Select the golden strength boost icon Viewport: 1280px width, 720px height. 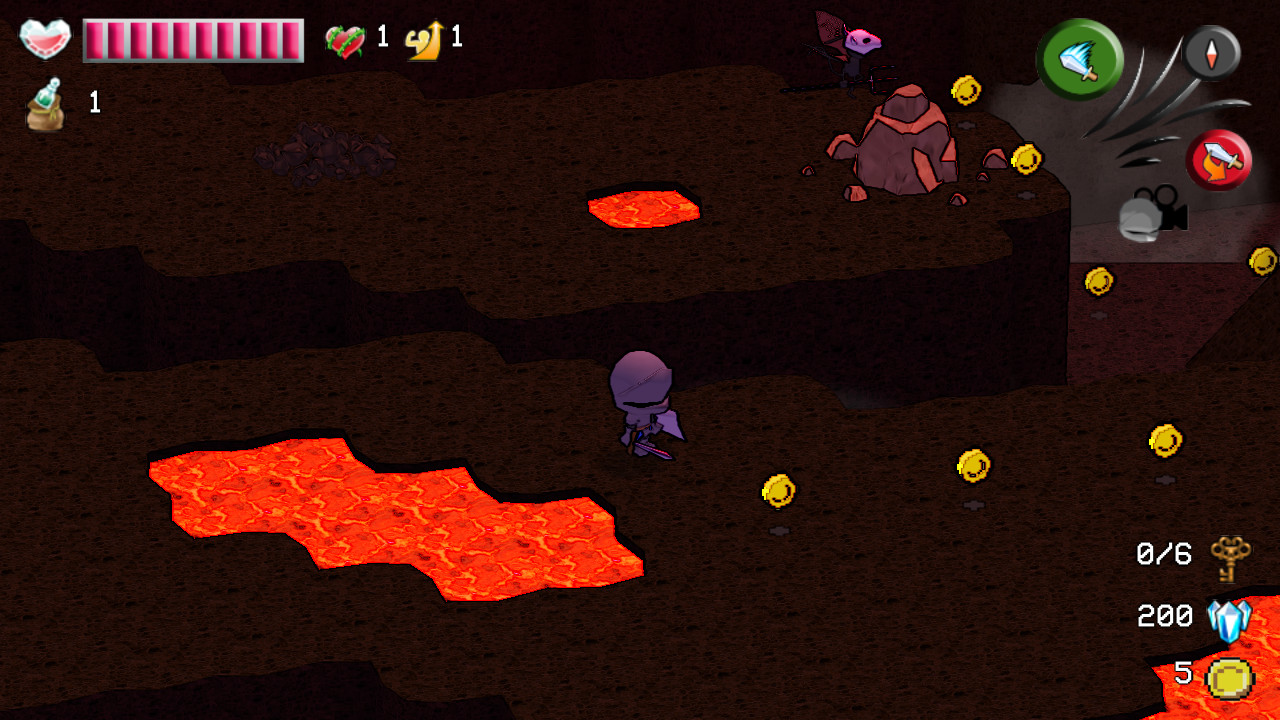point(425,41)
